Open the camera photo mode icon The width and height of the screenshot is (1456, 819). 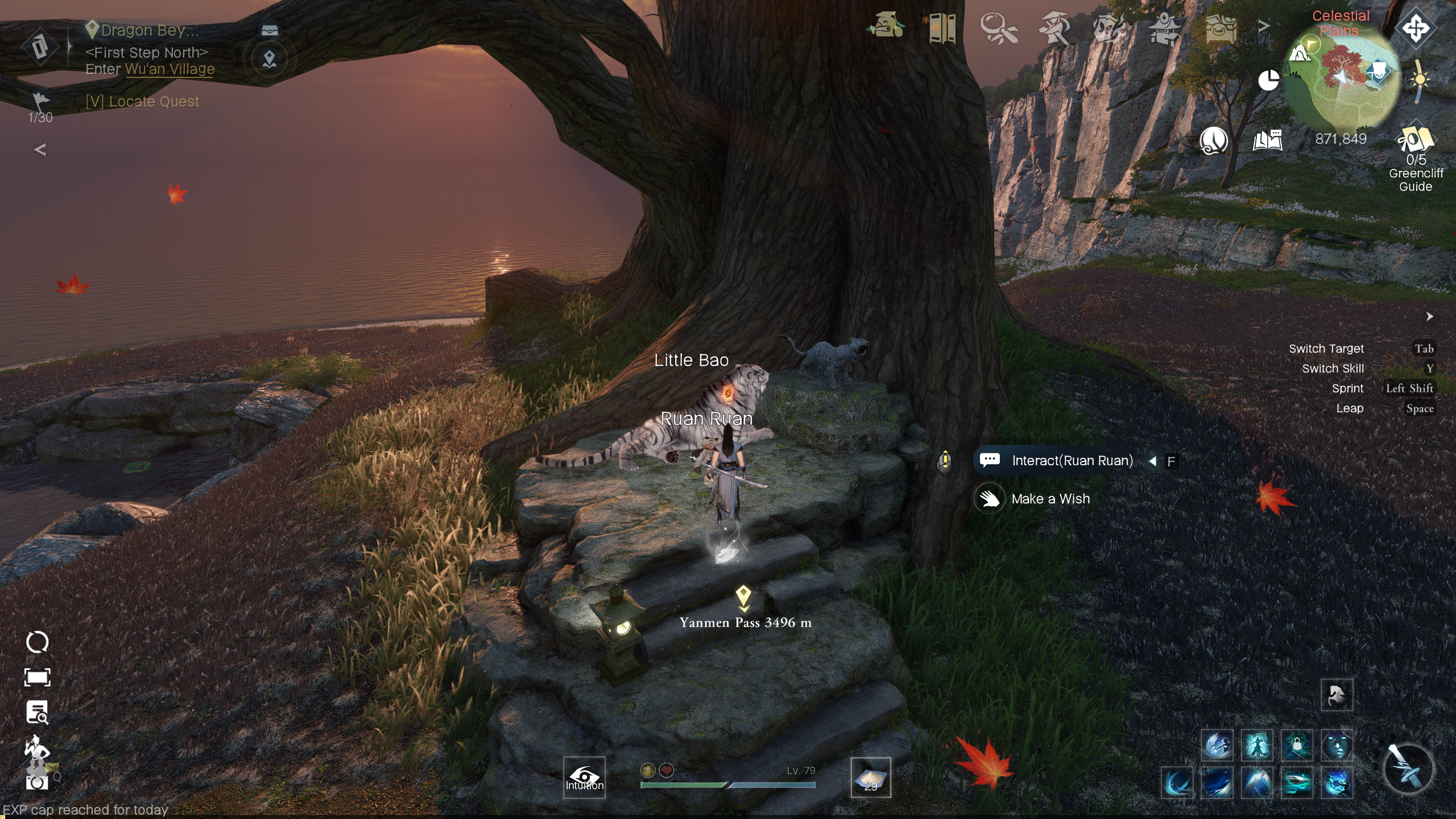[37, 783]
